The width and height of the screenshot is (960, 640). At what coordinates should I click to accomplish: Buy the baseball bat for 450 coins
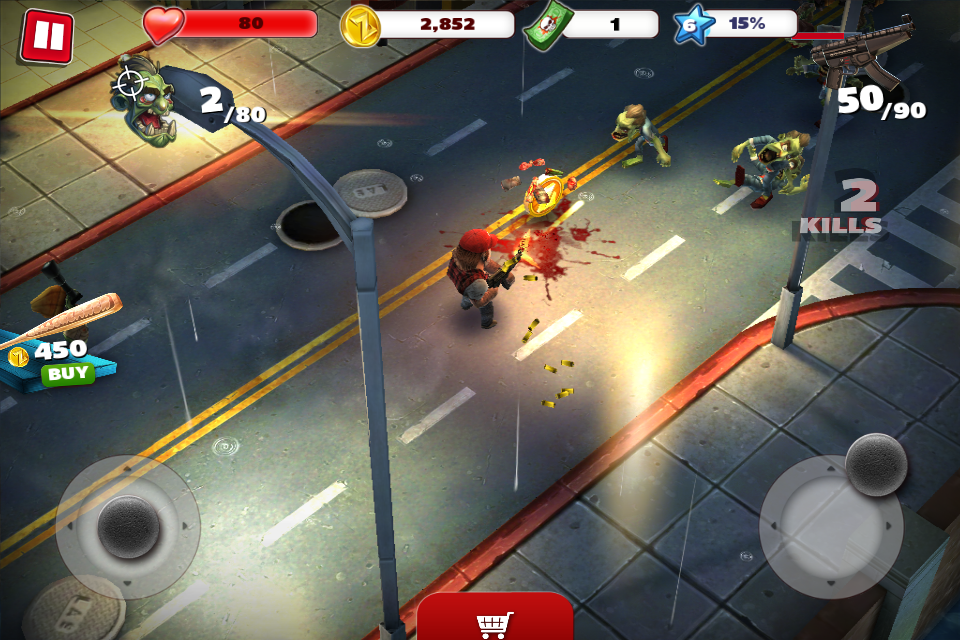(x=67, y=374)
